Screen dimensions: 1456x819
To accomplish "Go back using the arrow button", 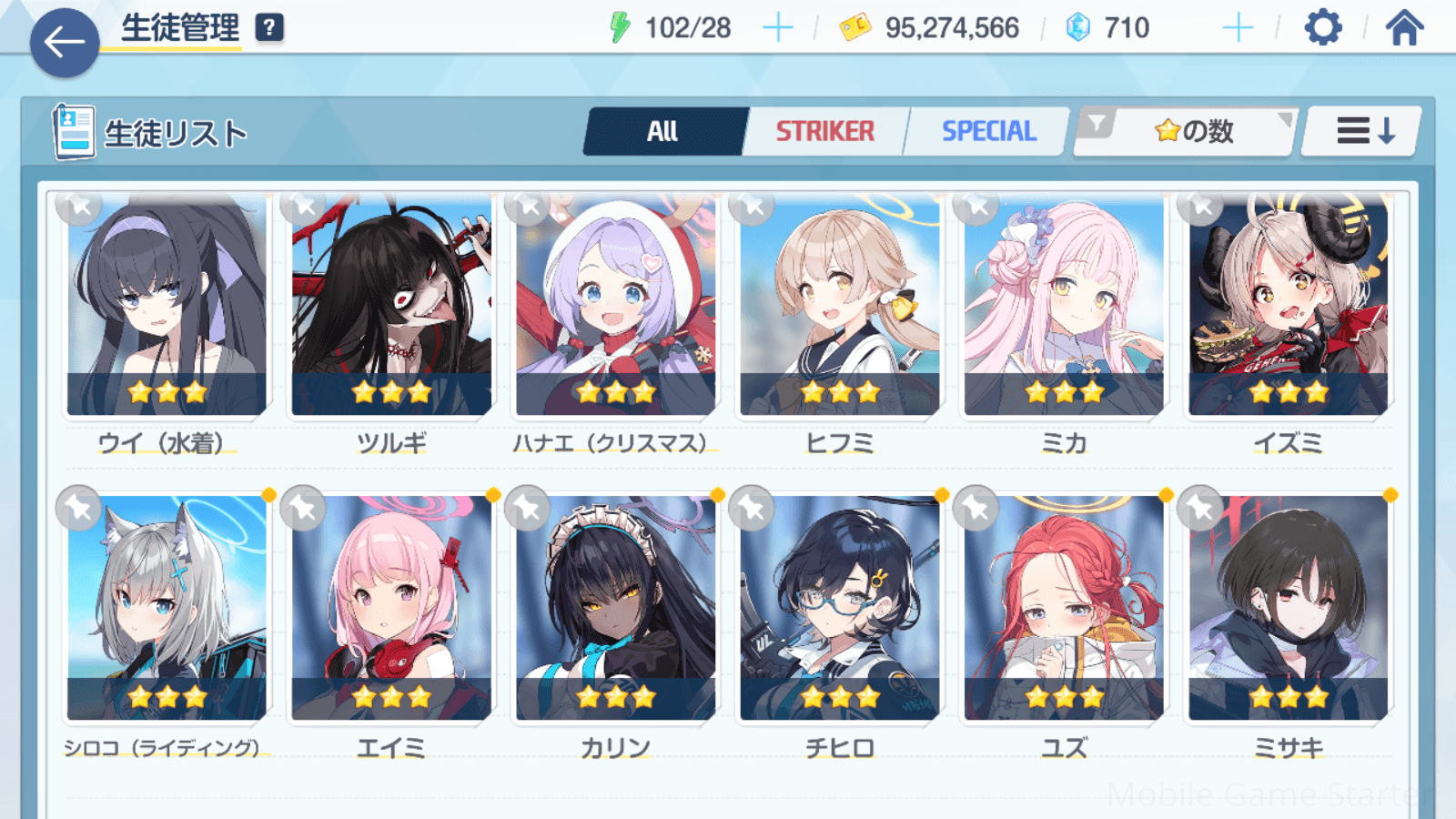I will pos(65,42).
